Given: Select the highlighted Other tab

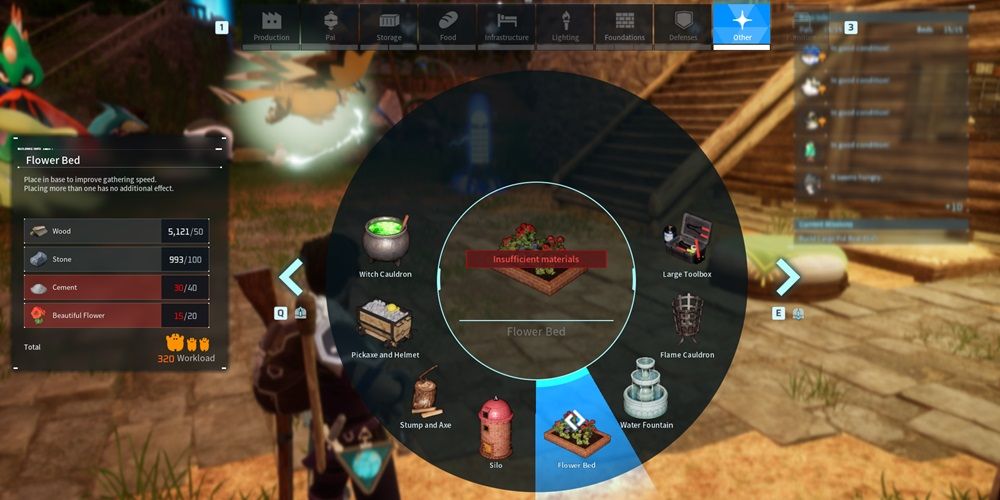Looking at the screenshot, I should coord(742,26).
